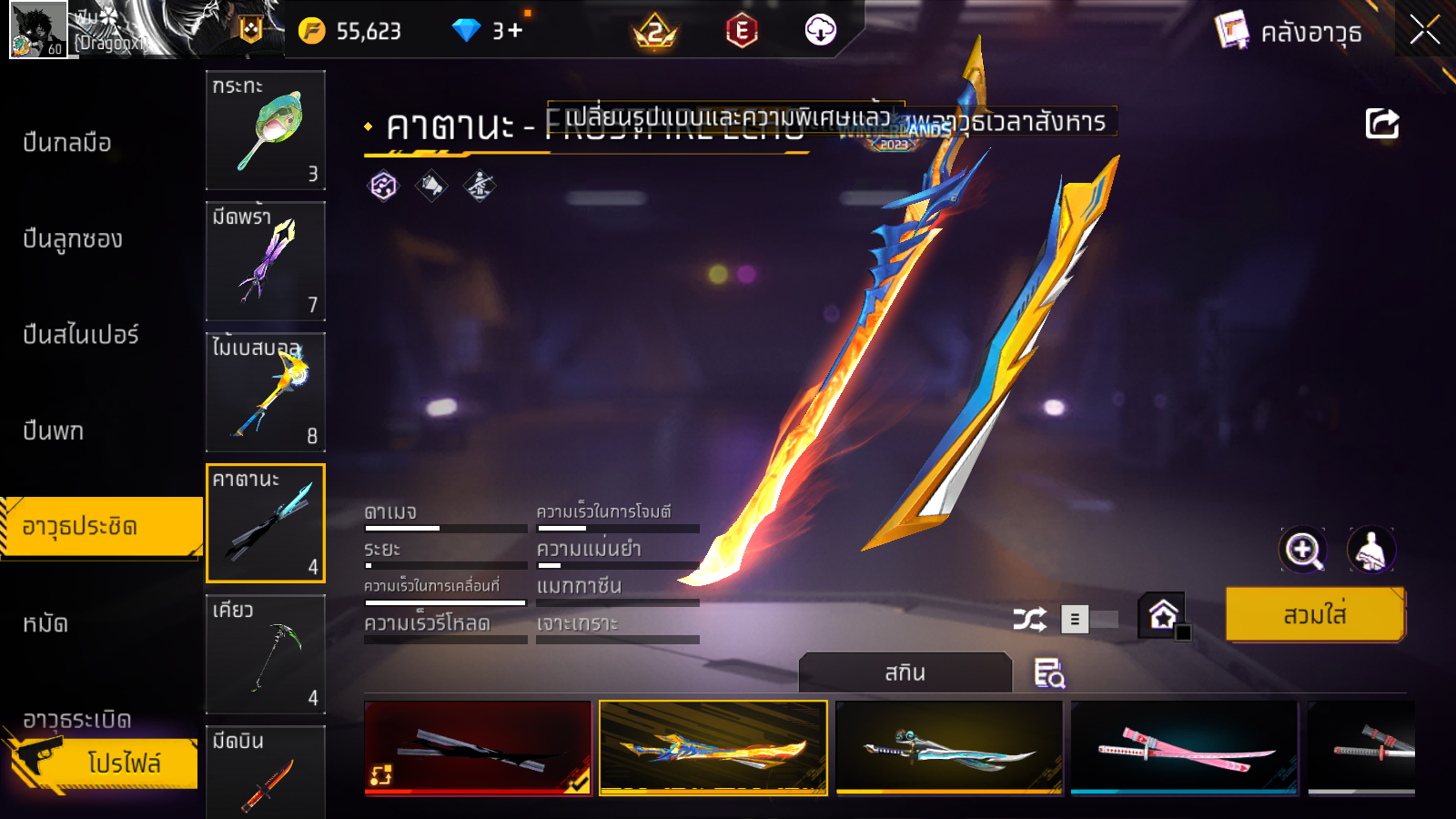
Task: Toggle the random skin shuffle switch
Action: [x=1089, y=620]
